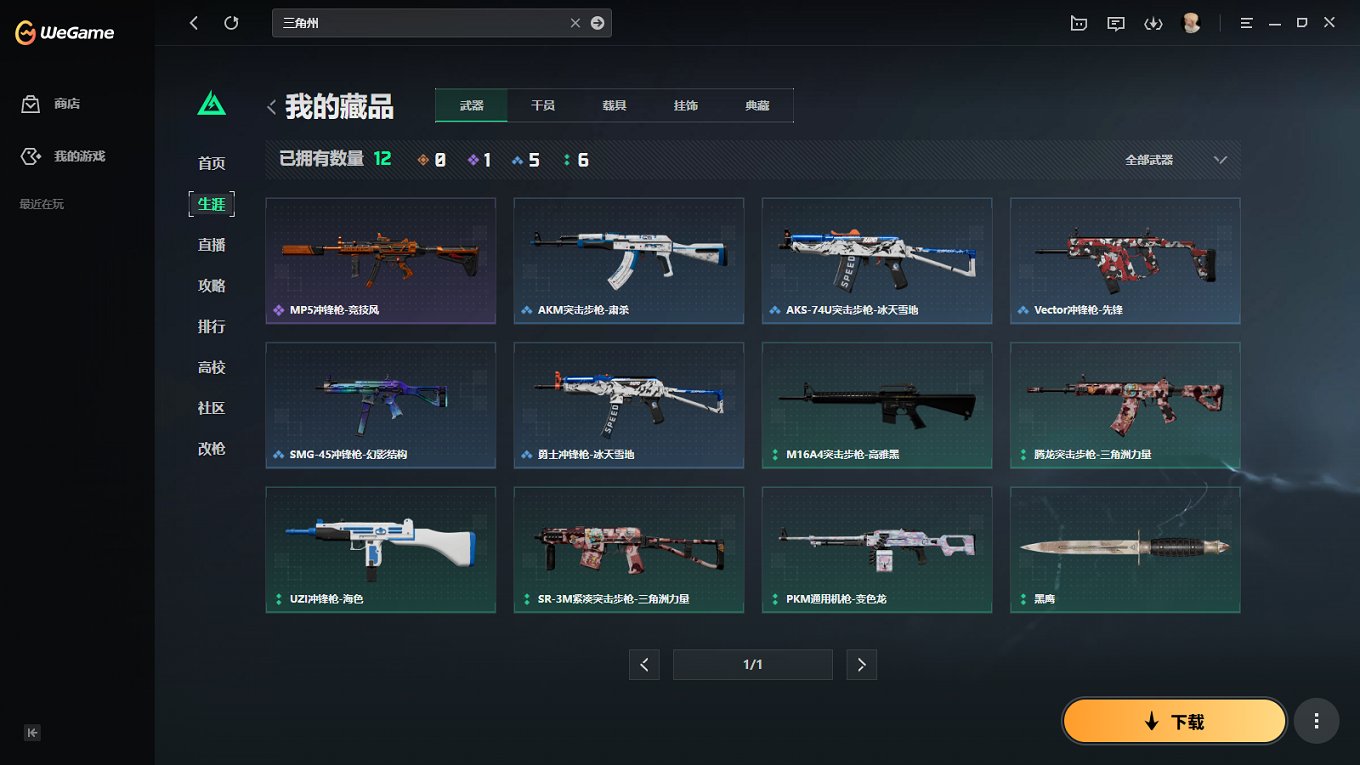This screenshot has width=1360, height=765.
Task: Click the message/chat bubble icon in title bar
Action: coord(1115,22)
